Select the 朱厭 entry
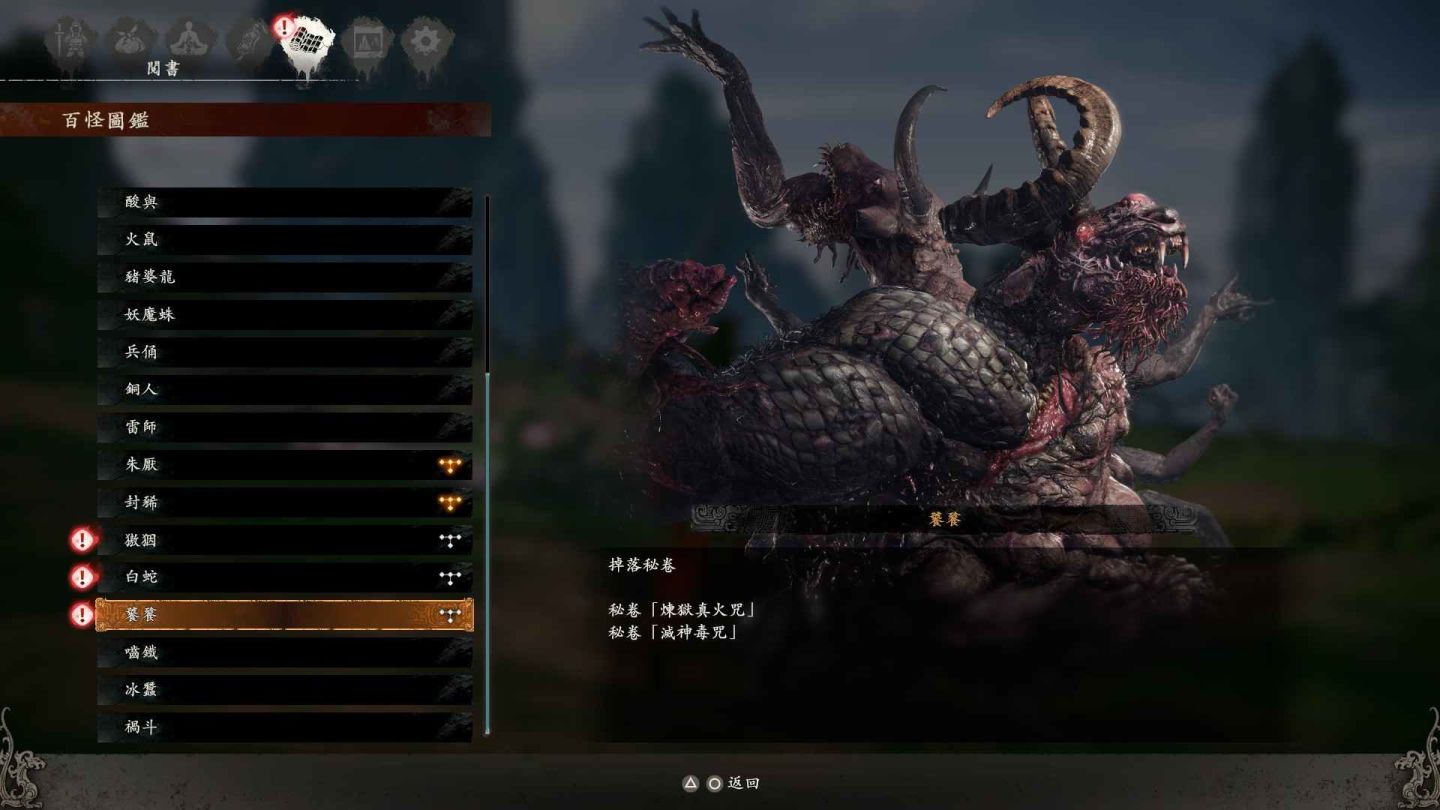The width and height of the screenshot is (1440, 810). point(284,465)
